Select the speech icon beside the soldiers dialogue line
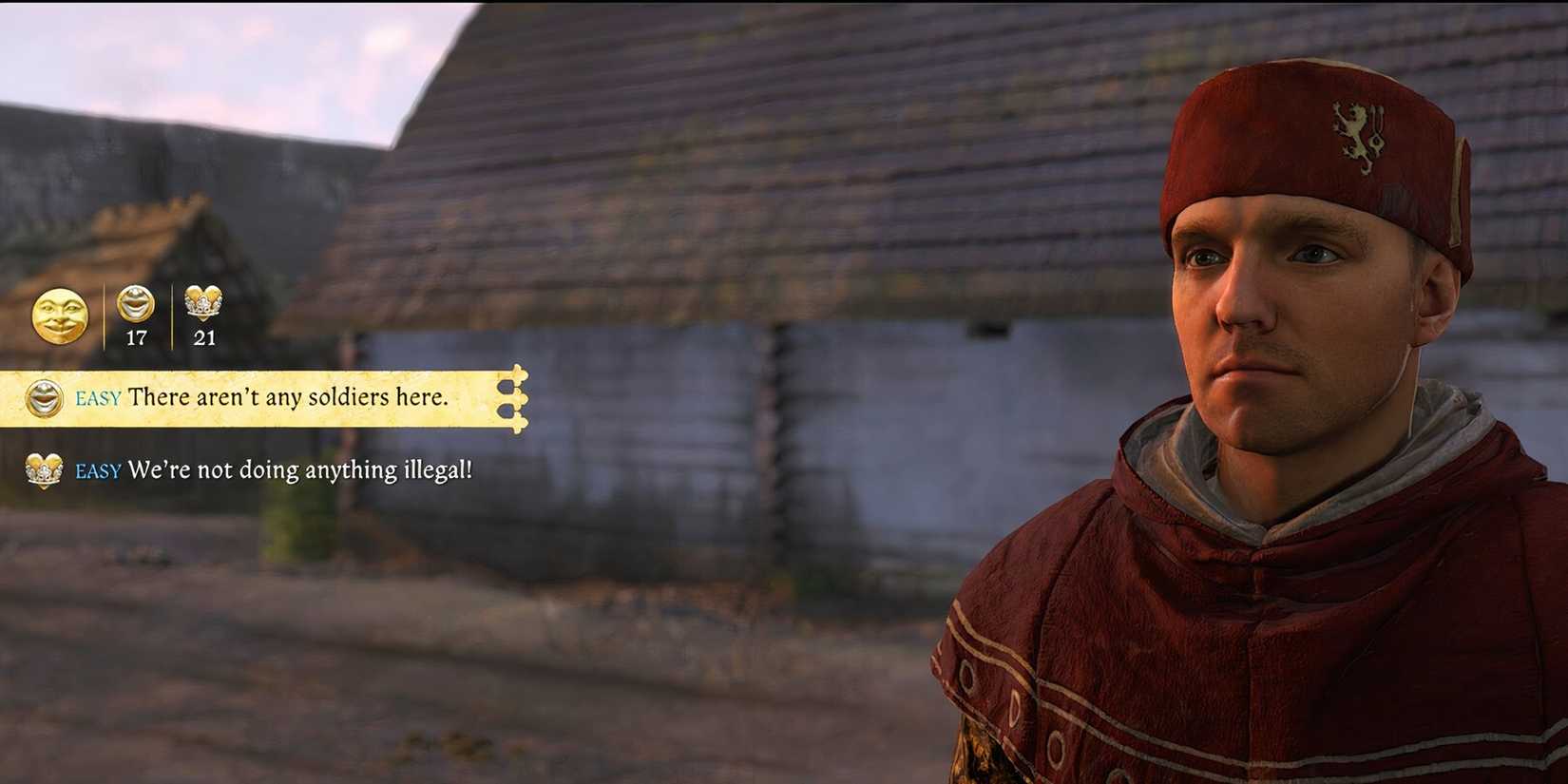Viewport: 1568px width, 784px height. point(43,398)
